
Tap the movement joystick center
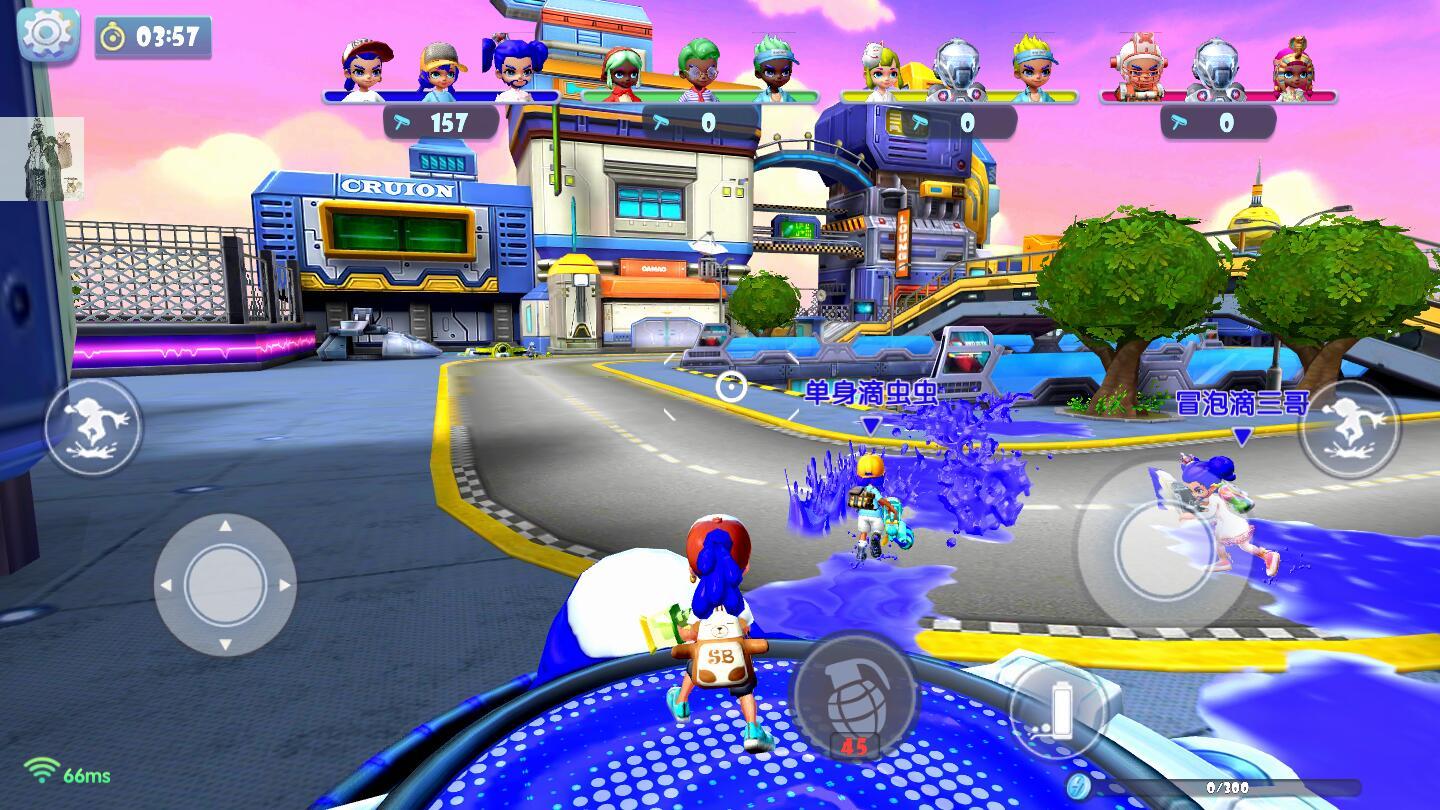coord(225,585)
